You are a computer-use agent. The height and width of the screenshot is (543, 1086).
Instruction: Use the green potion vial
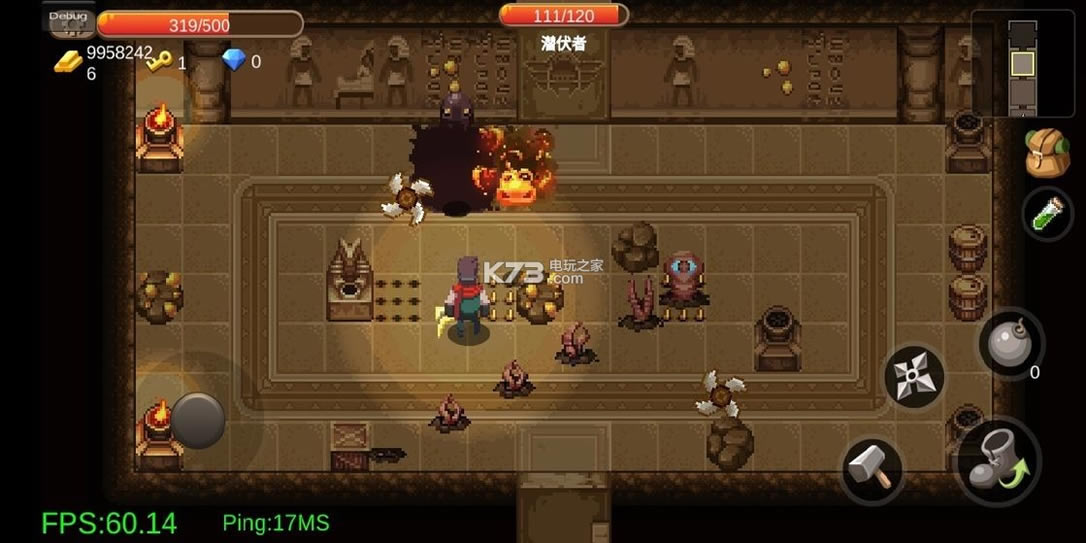1046,213
